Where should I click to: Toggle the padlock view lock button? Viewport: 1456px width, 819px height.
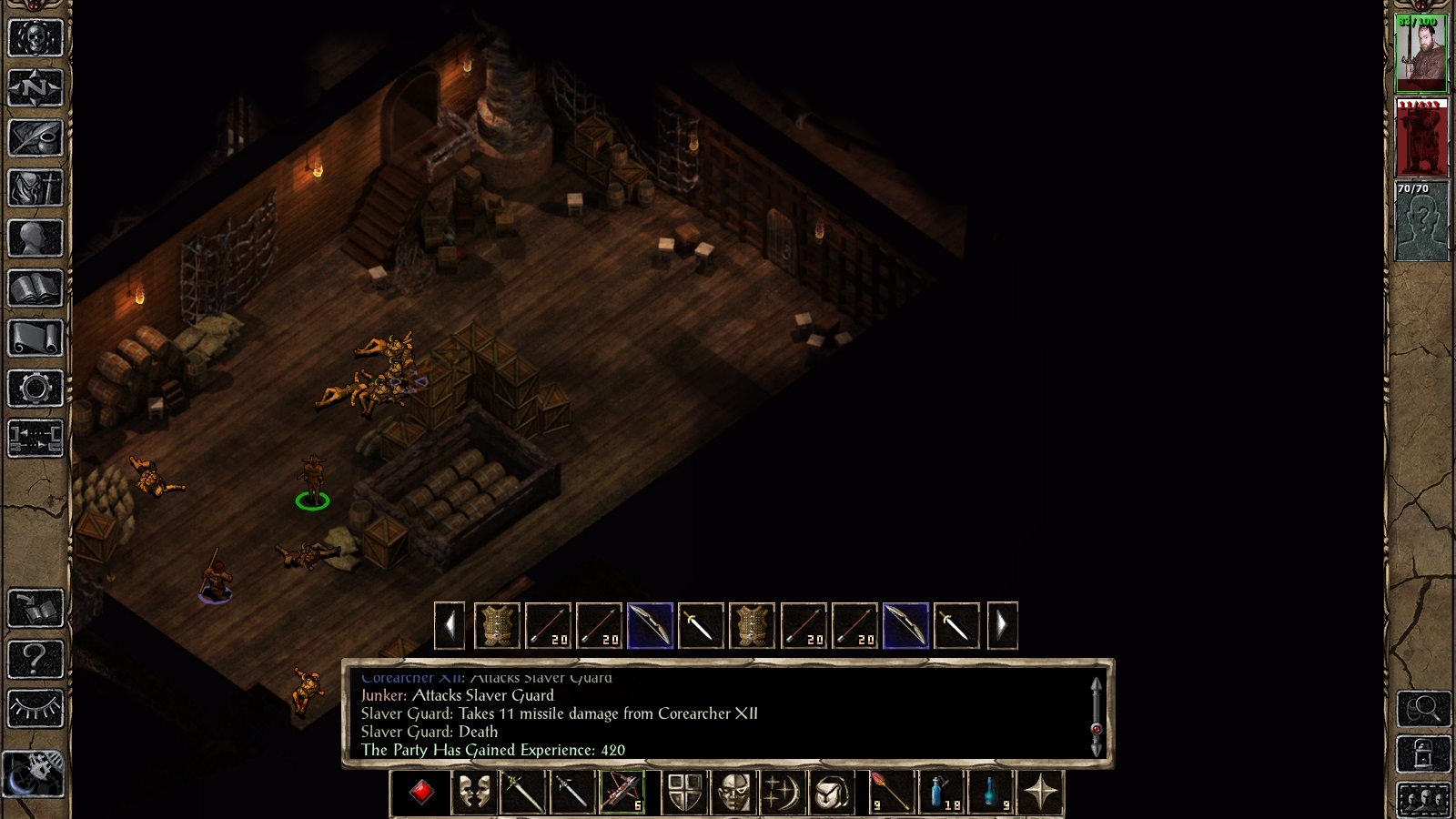(x=1423, y=754)
